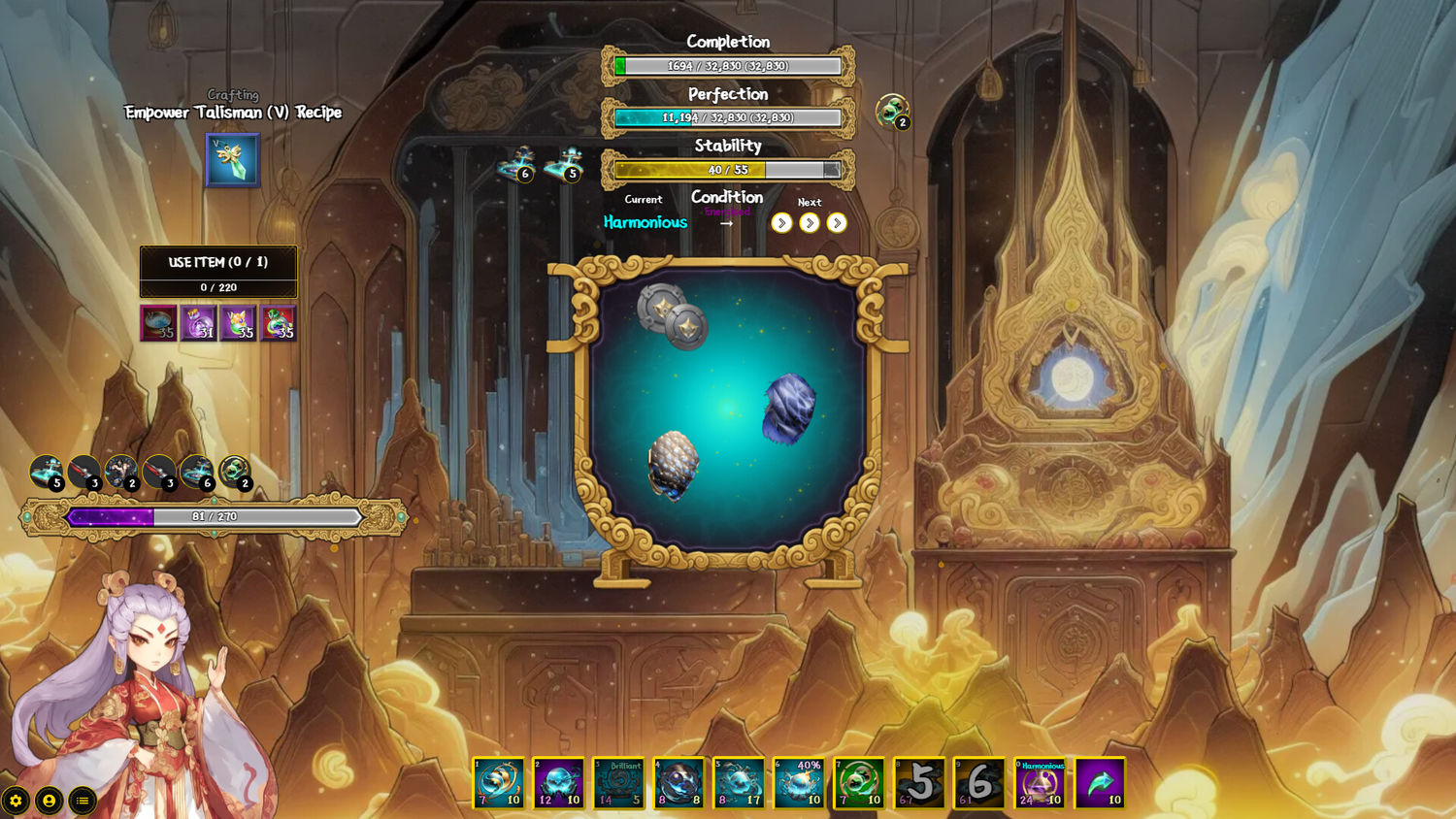The width and height of the screenshot is (1456, 819).
Task: Use the Harmonious potion skill in hotbar
Action: click(x=1040, y=783)
